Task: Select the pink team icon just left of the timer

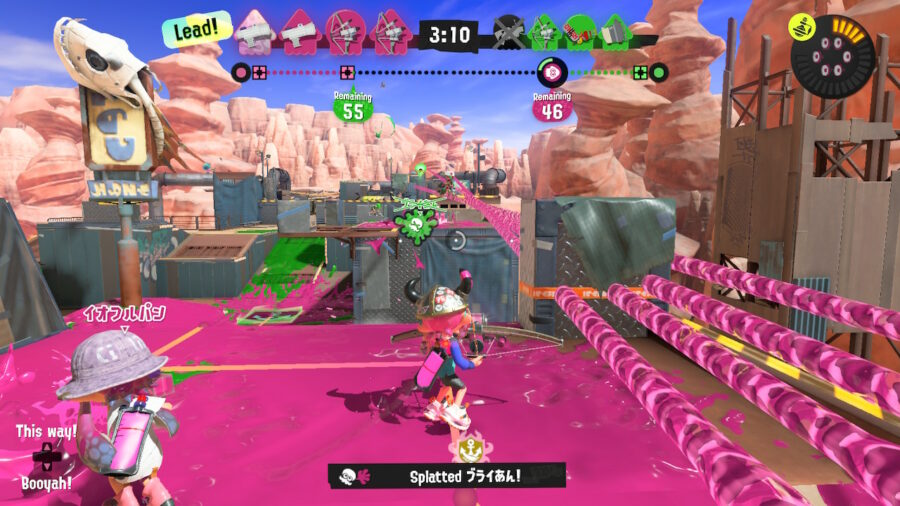Action: [x=390, y=32]
